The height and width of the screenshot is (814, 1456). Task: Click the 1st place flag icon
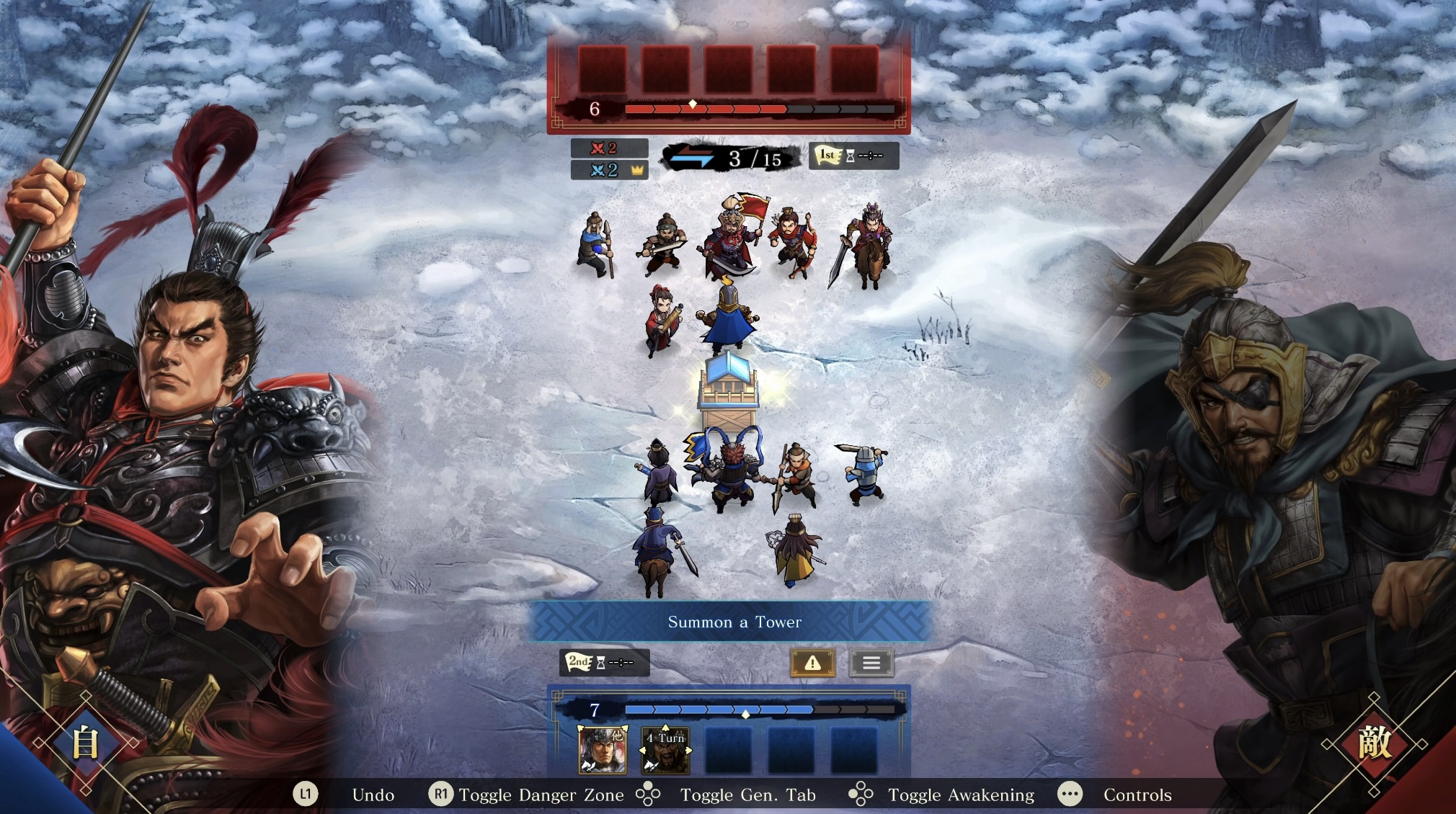[828, 156]
